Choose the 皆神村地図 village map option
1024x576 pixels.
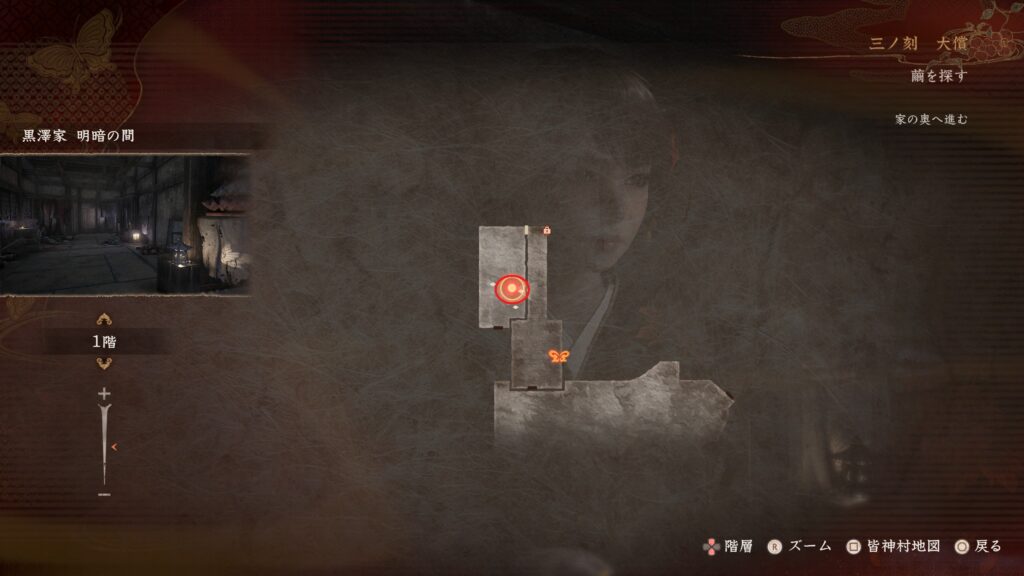click(x=893, y=546)
